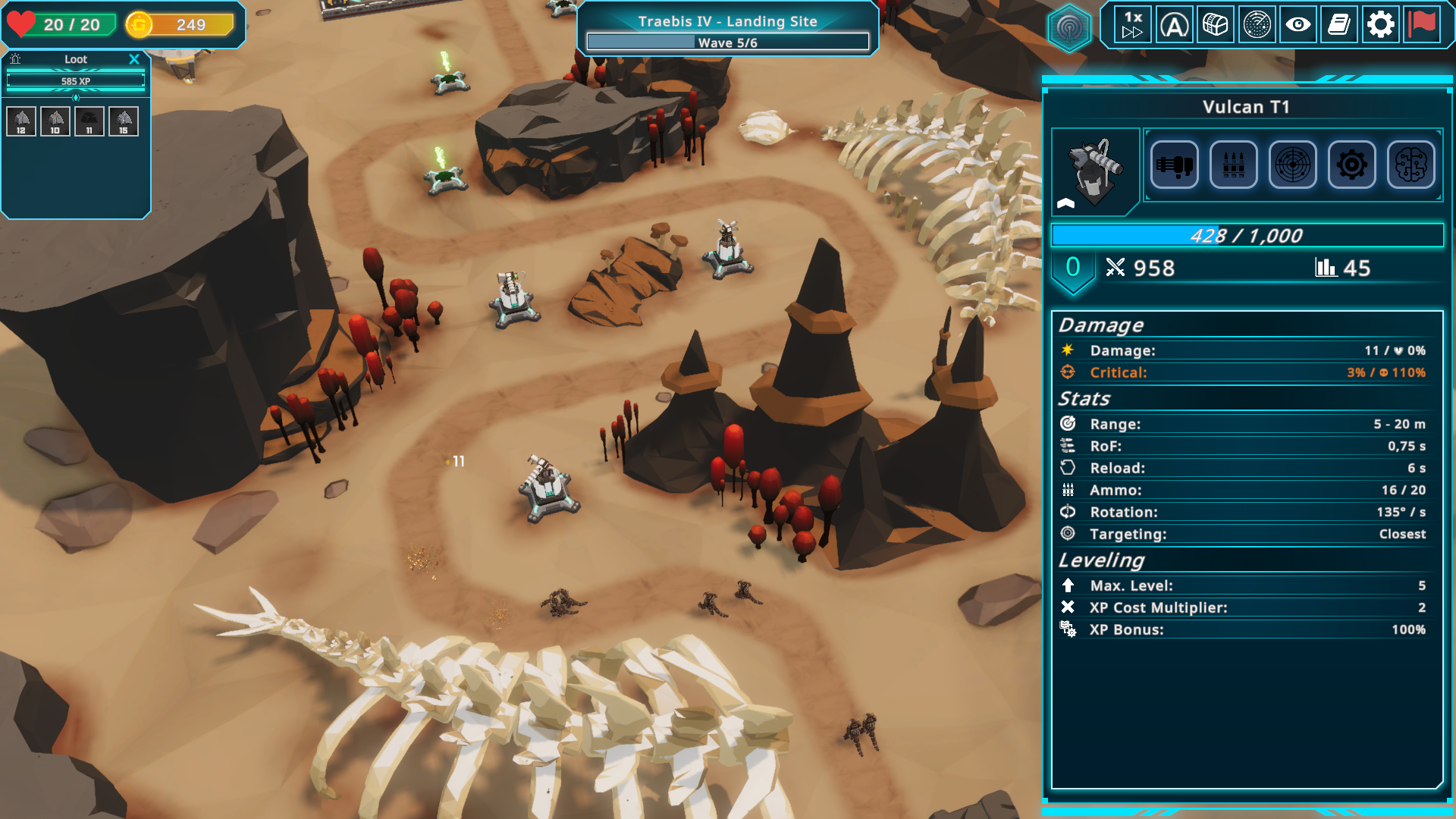
Task: Select the blue-speckled ore loot slot
Action: click(124, 121)
